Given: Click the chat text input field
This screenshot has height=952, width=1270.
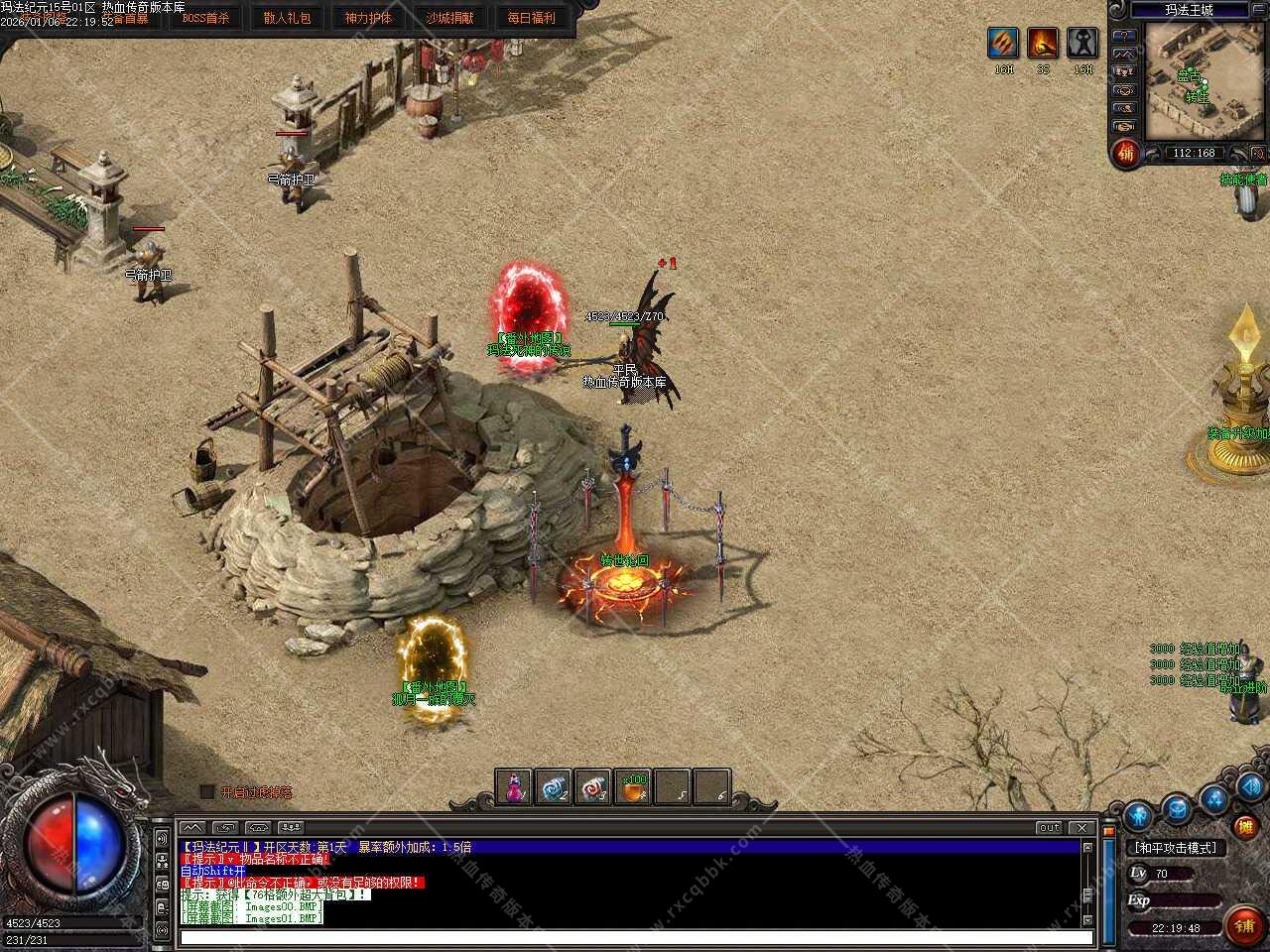Looking at the screenshot, I should click(635, 936).
